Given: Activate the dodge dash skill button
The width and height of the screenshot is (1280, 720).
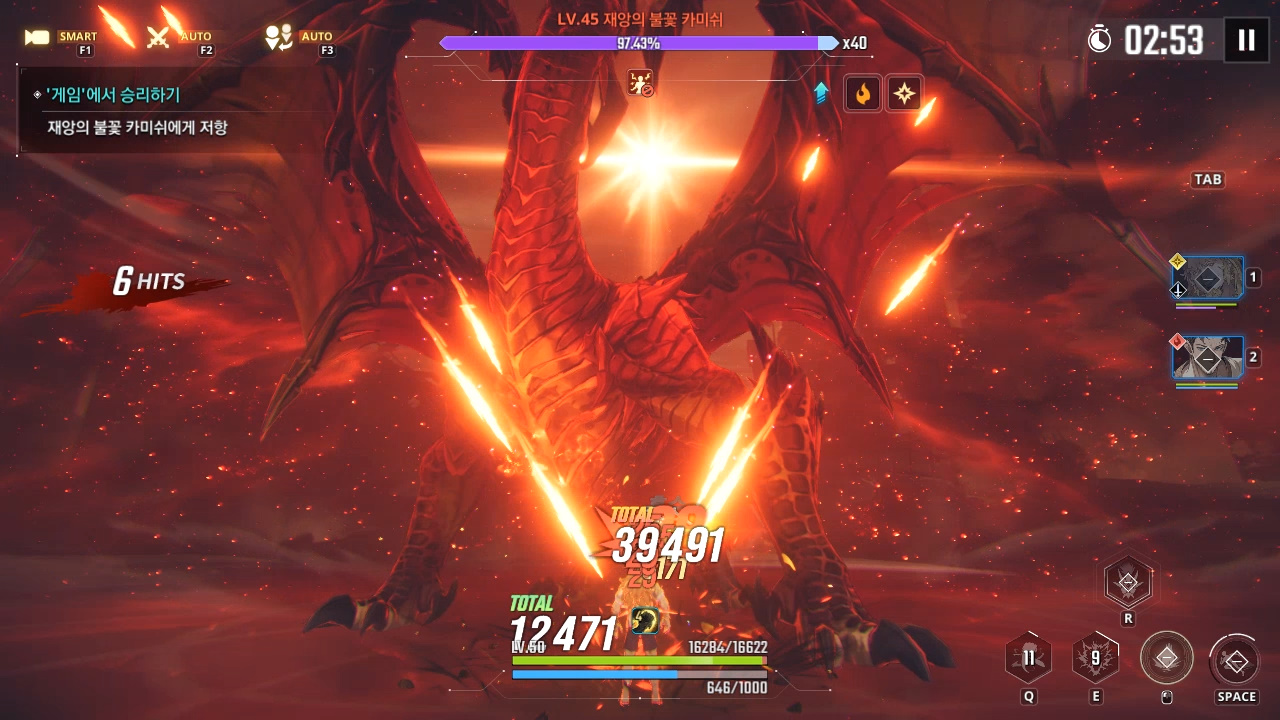Looking at the screenshot, I should point(1236,660).
